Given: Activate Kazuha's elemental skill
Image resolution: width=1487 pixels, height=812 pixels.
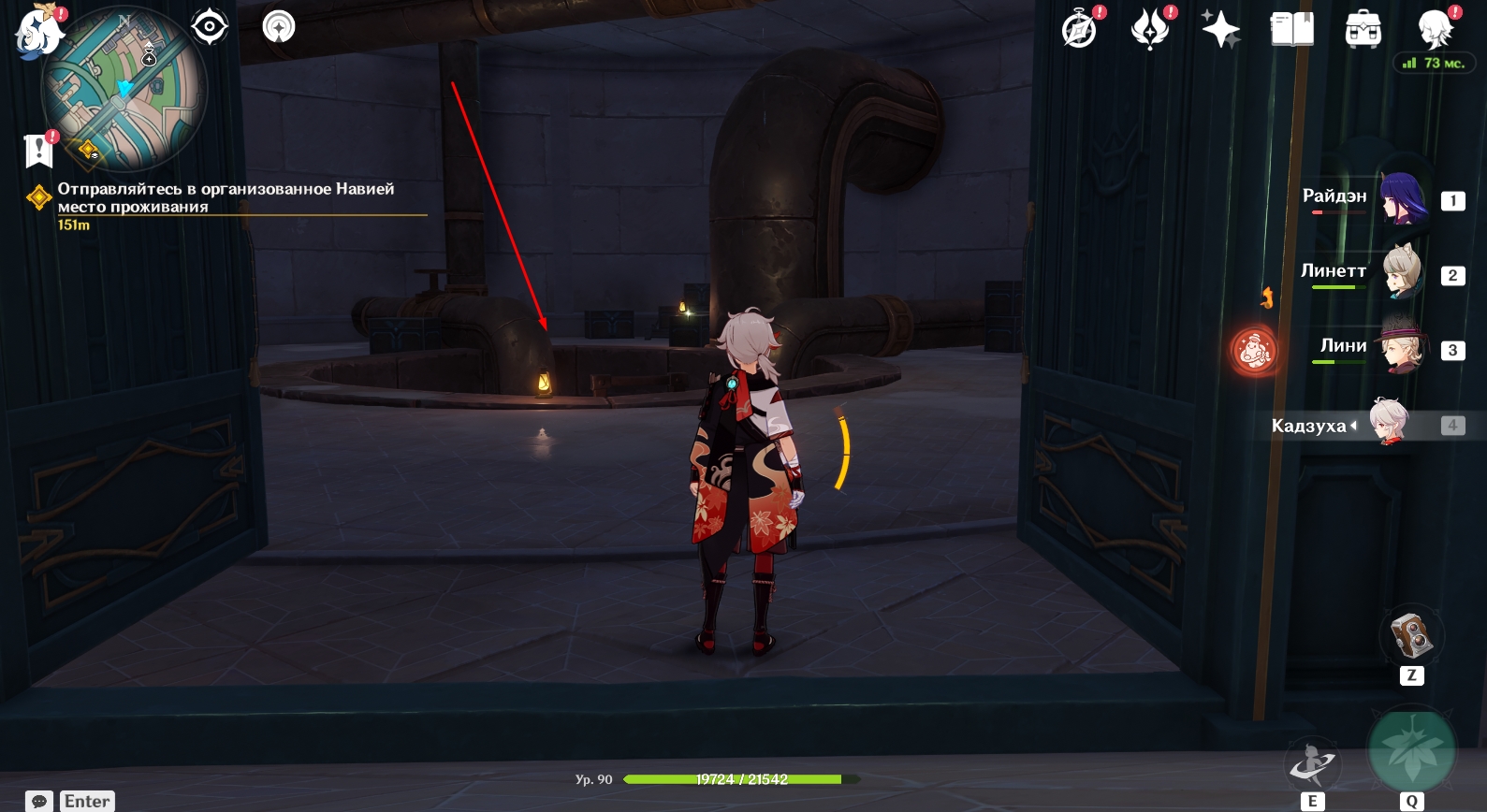Looking at the screenshot, I should tap(1312, 765).
